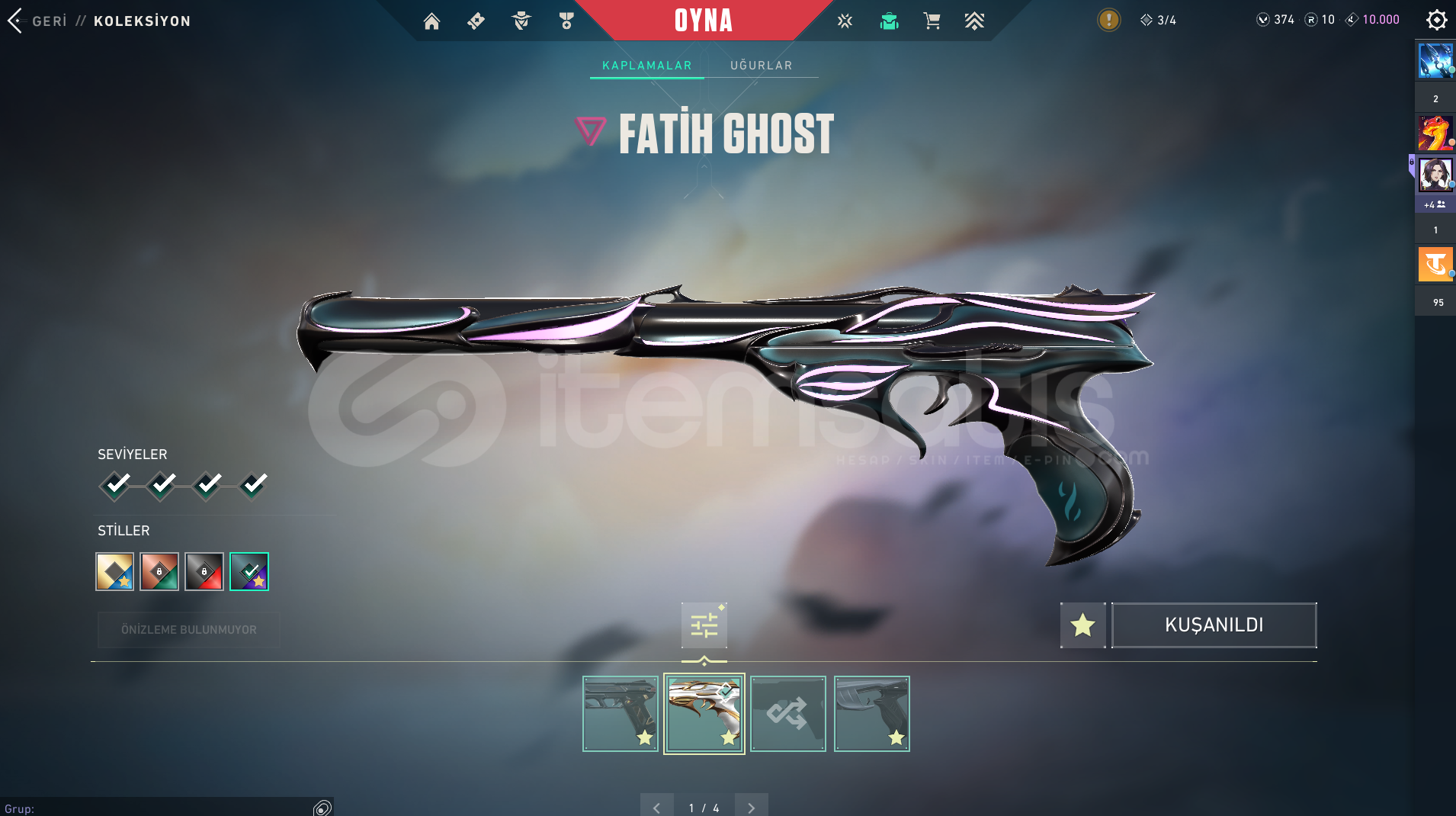1456x816 pixels.
Task: Click the Kuşanıldı equip button
Action: (1214, 625)
